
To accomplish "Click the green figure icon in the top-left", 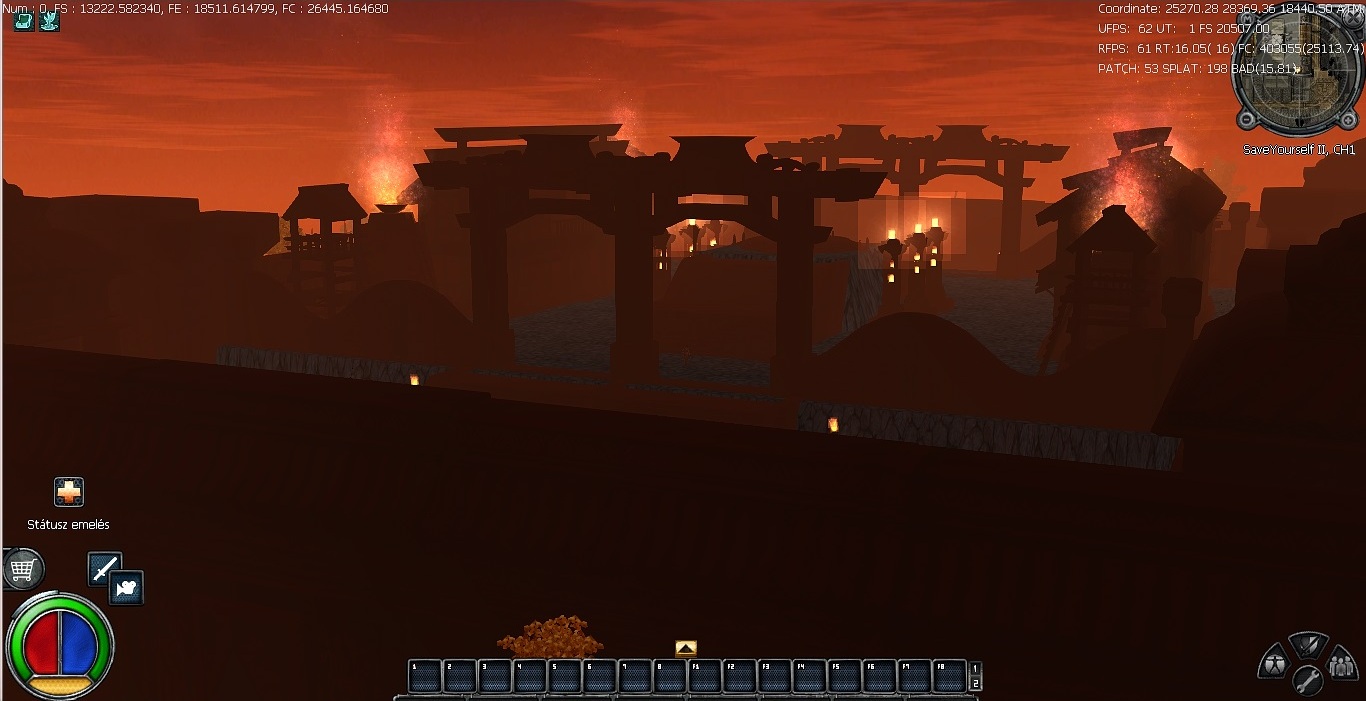I will click(x=49, y=21).
